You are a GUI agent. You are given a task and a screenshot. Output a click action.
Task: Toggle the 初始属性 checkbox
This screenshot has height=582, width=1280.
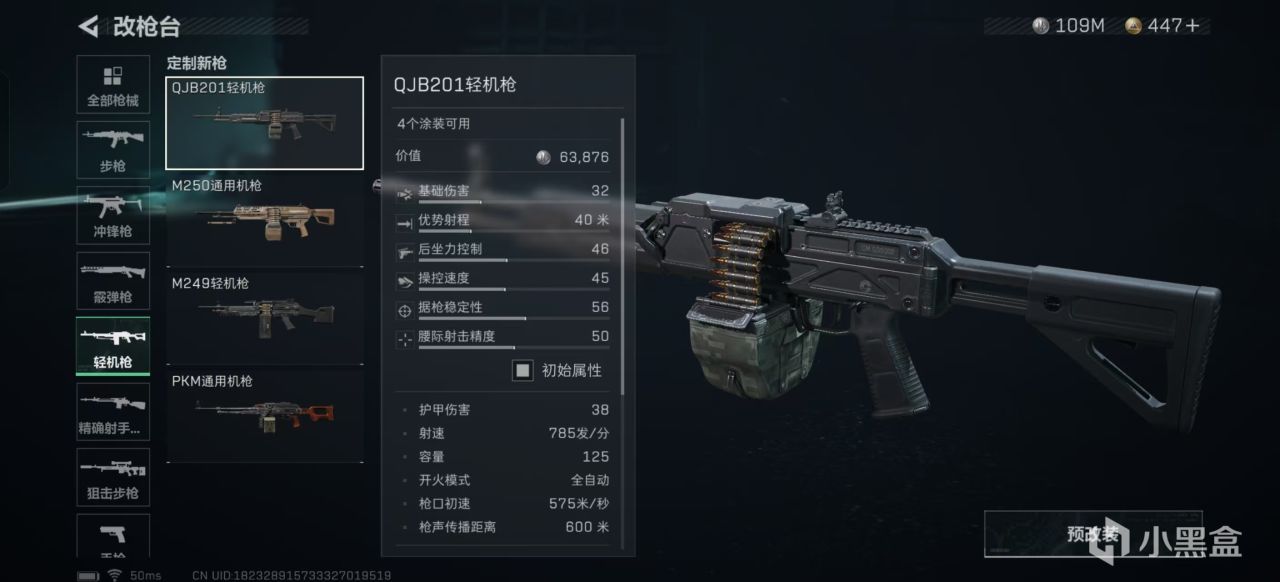tap(523, 370)
